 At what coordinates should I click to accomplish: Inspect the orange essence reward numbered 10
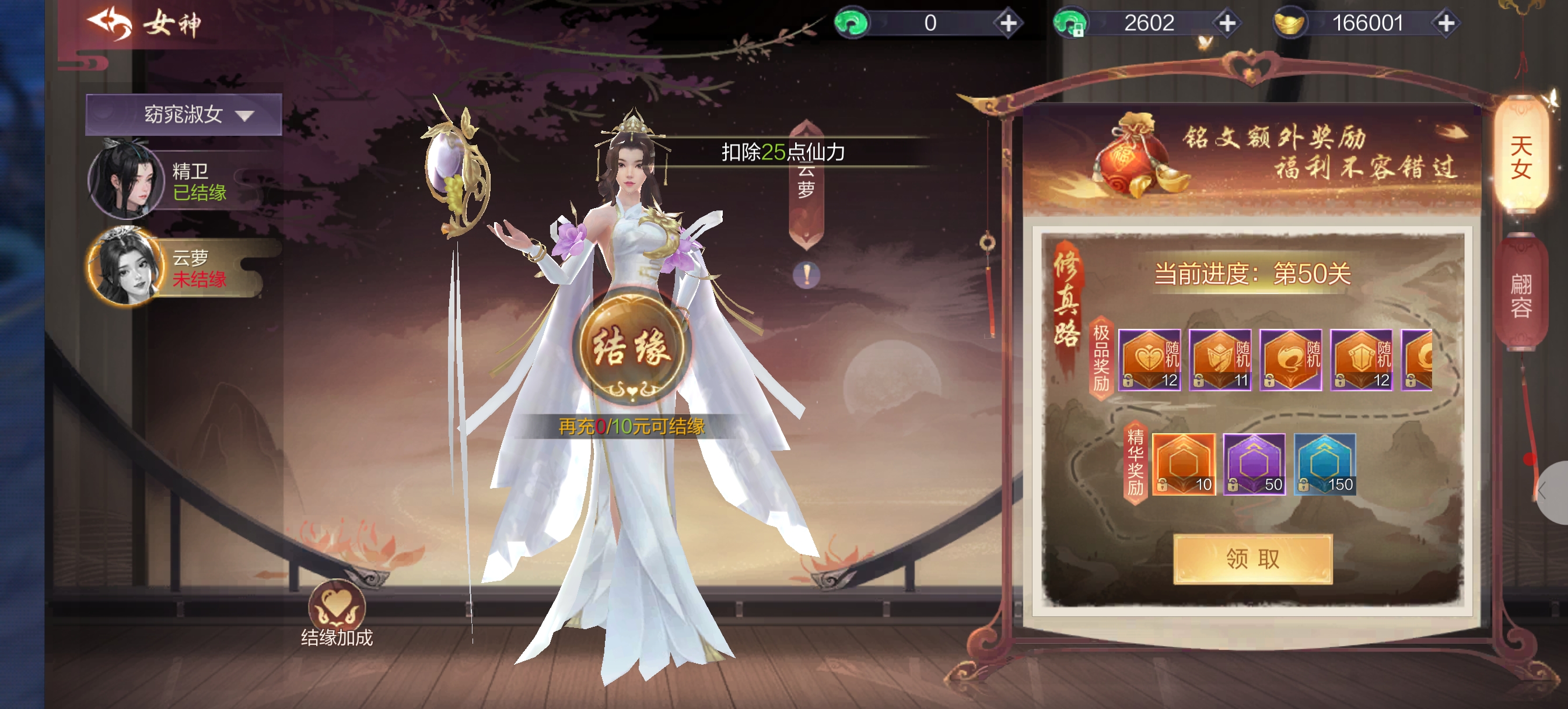click(x=1184, y=464)
